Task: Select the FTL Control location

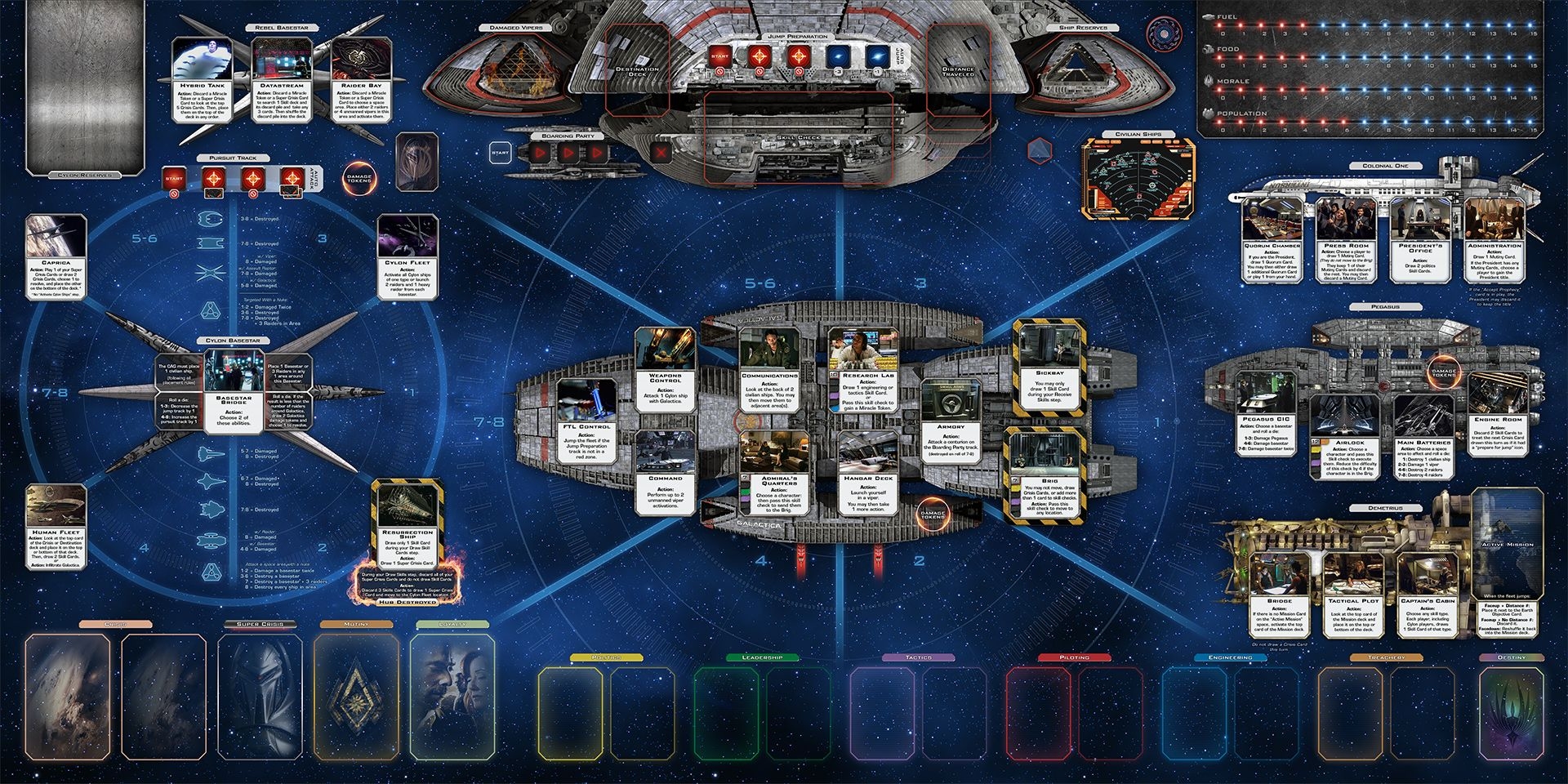Action: click(586, 421)
